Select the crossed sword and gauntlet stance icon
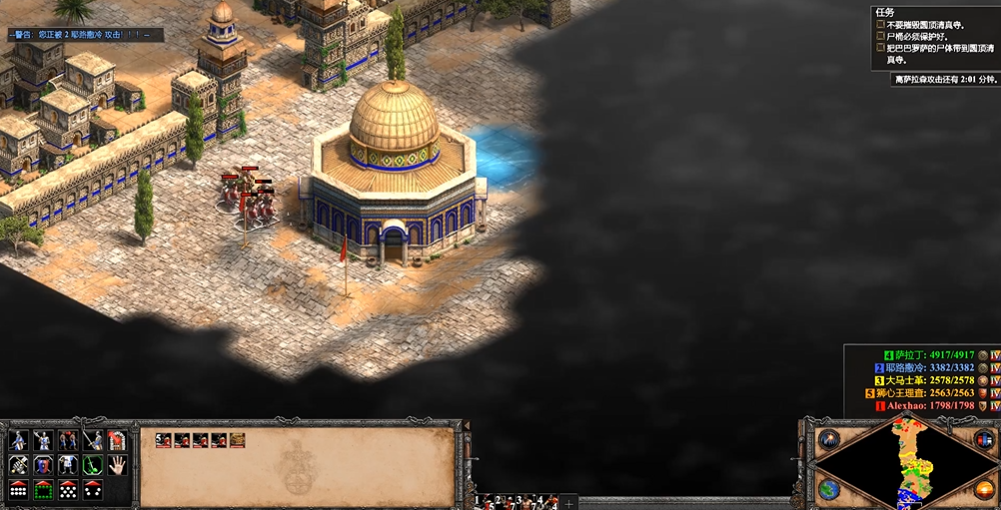The height and width of the screenshot is (510, 1001). point(18,464)
